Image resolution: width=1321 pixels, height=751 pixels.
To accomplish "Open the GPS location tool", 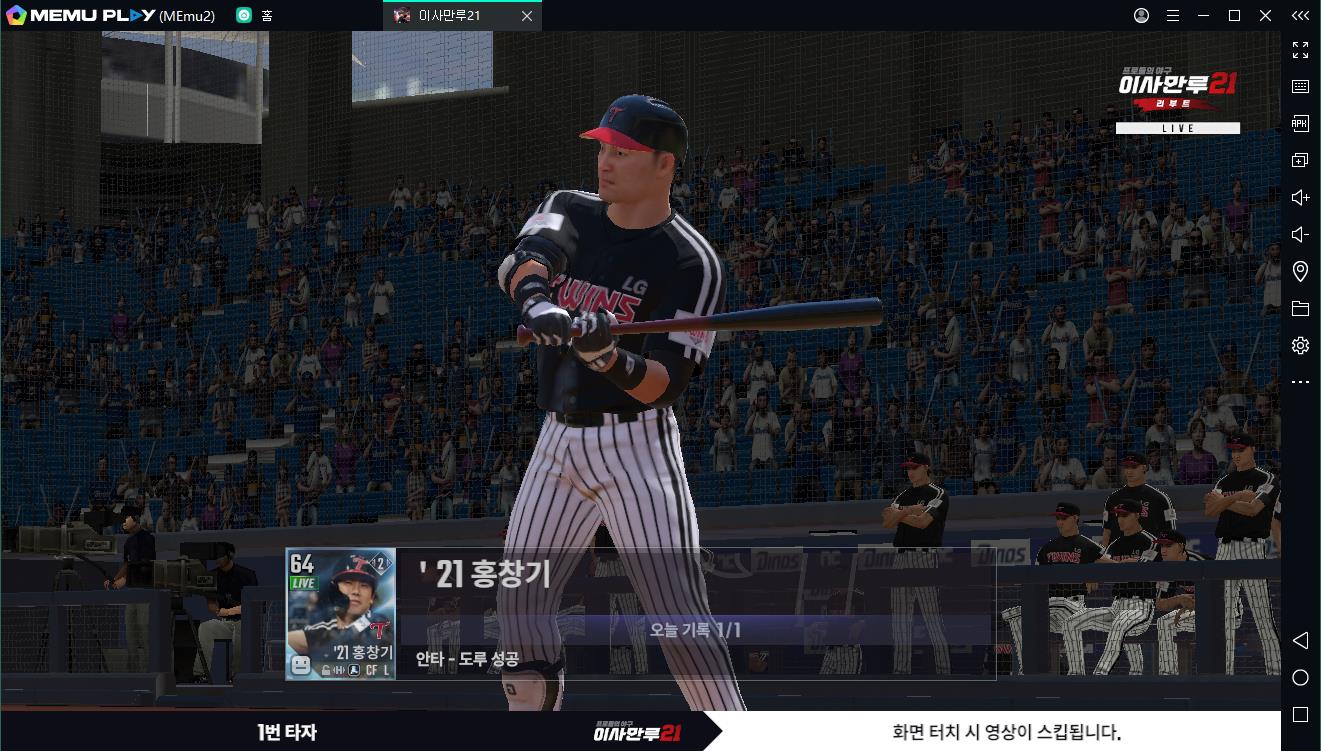I will click(x=1300, y=272).
